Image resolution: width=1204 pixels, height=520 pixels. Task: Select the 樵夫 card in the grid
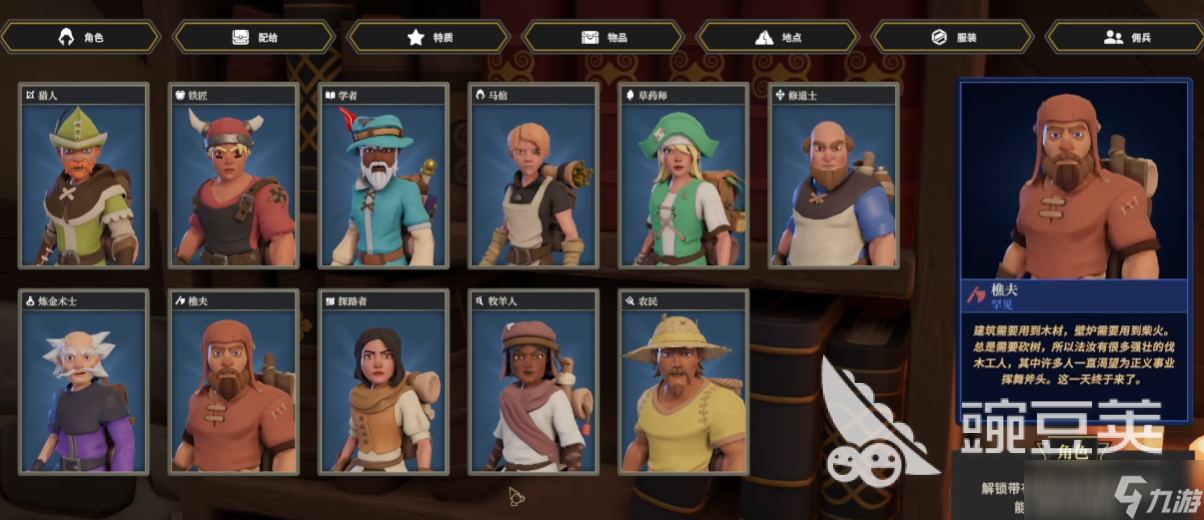234,383
